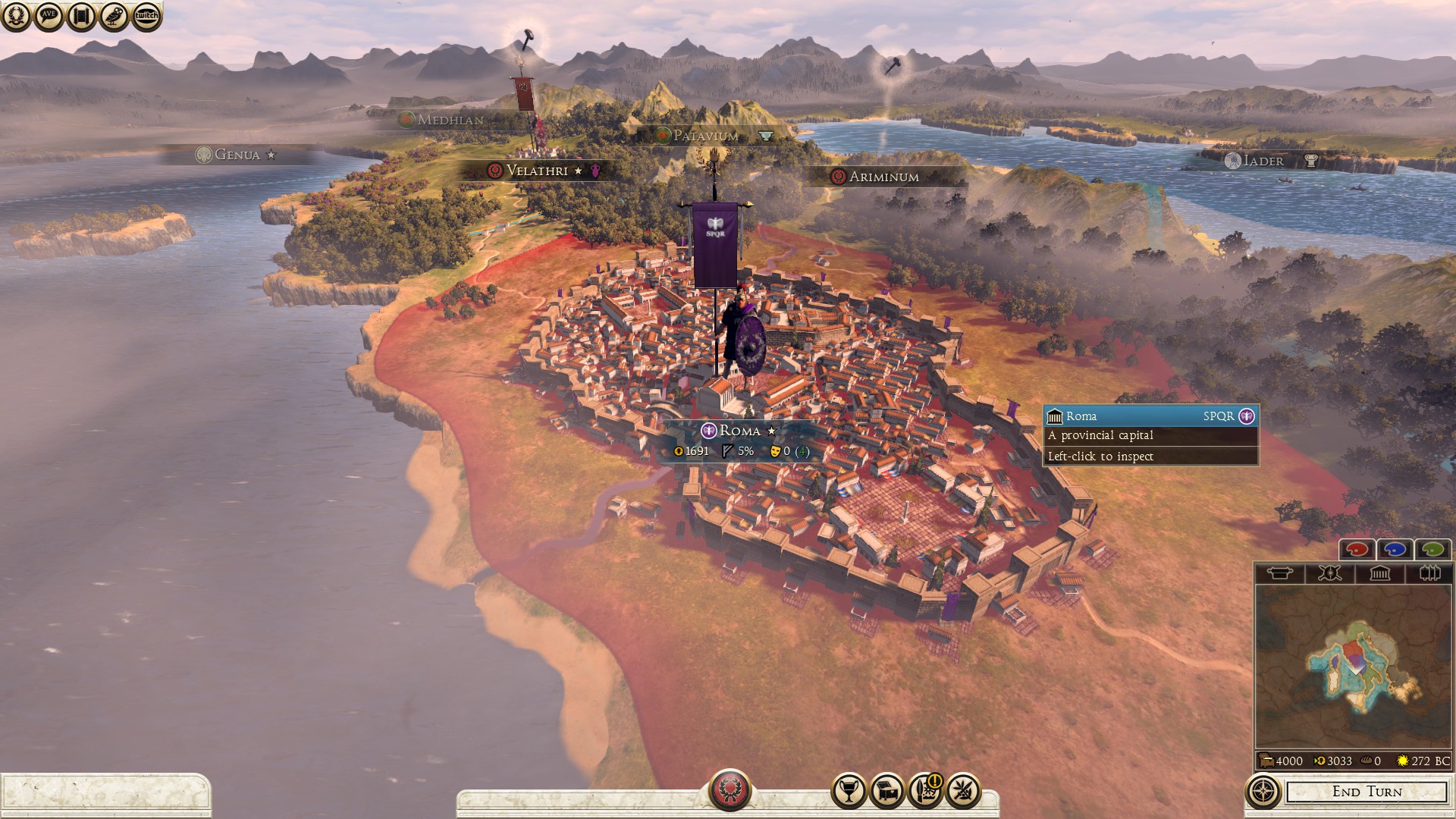
Task: Open the sword and olive branch diplomacy
Action: click(963, 791)
